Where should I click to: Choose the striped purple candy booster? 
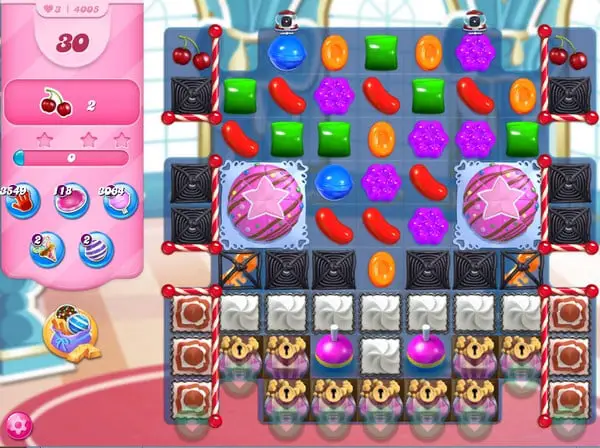pos(95,248)
